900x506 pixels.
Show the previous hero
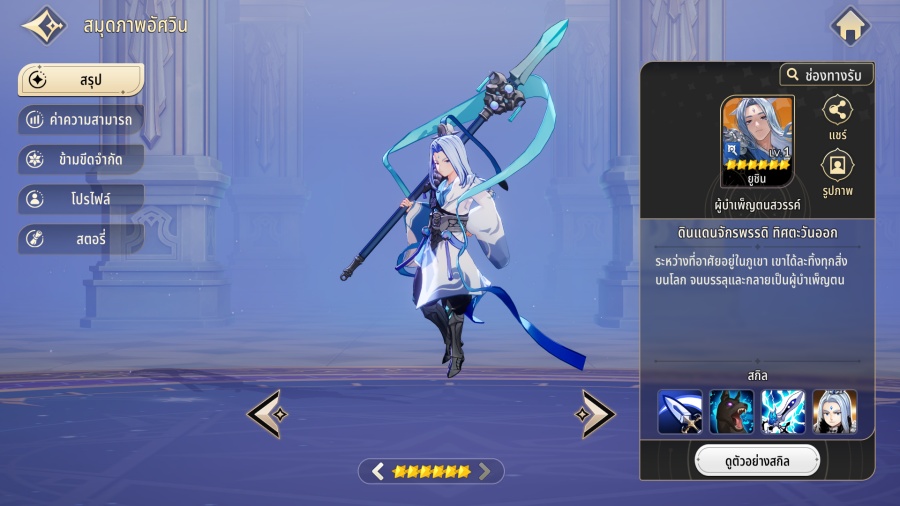coord(265,413)
